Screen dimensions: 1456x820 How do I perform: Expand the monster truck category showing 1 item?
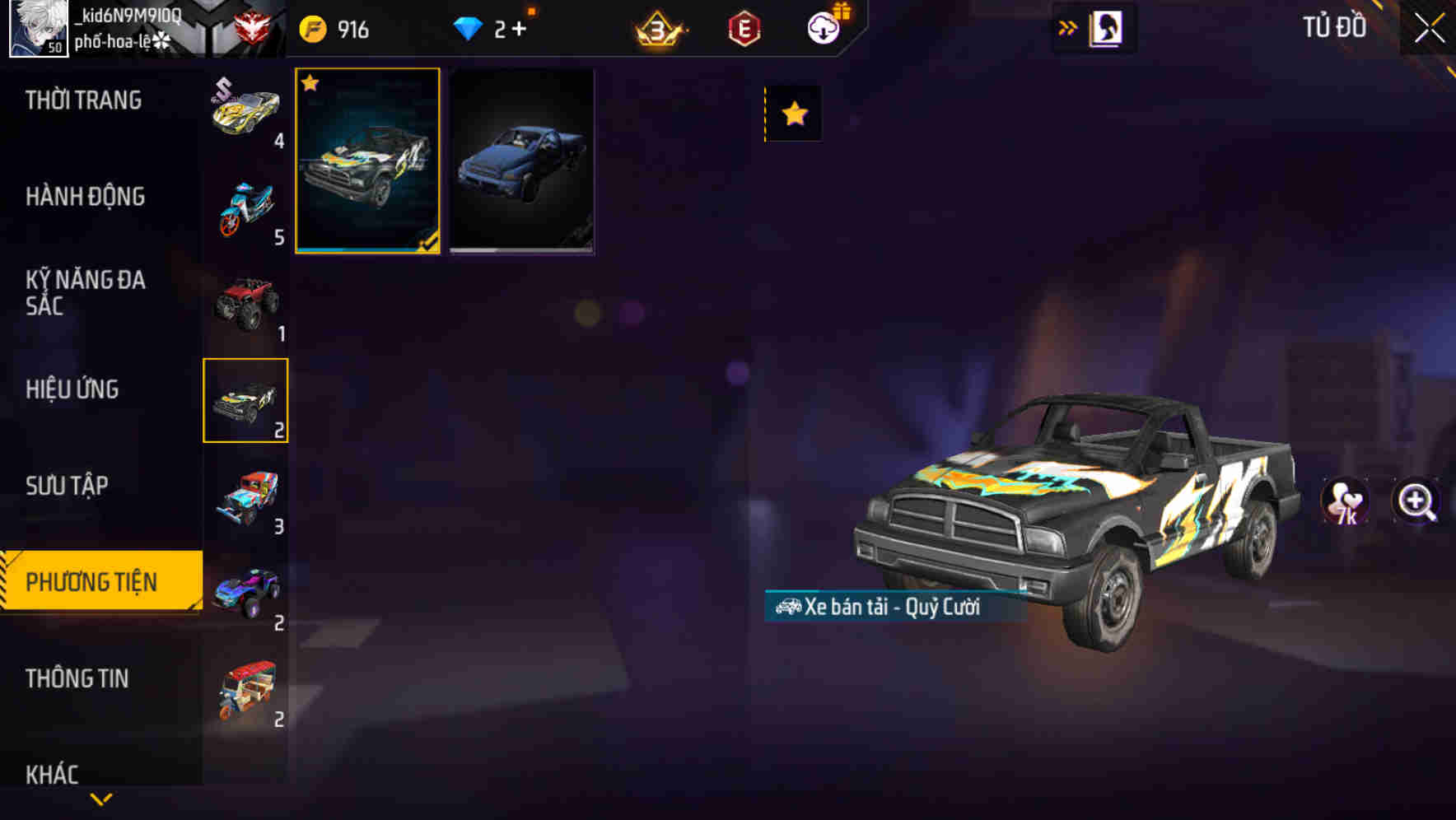pos(245,302)
